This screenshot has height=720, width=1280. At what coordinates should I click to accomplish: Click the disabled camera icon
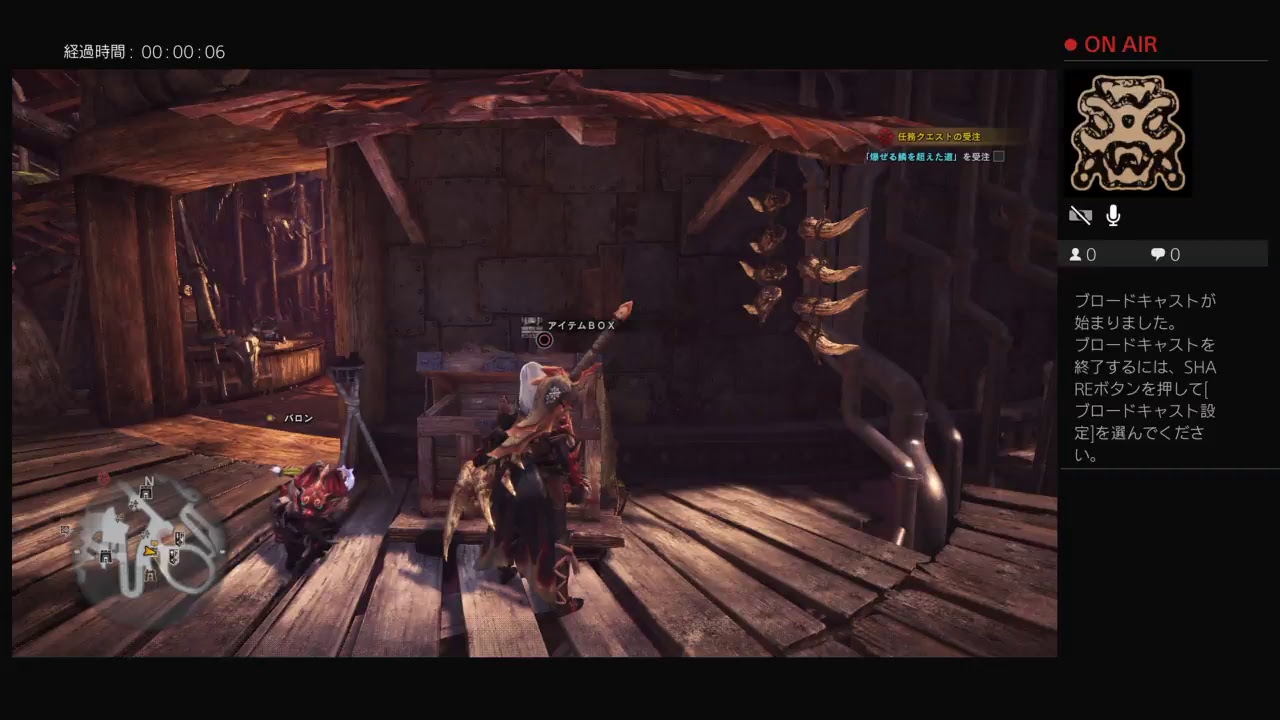[1080, 214]
